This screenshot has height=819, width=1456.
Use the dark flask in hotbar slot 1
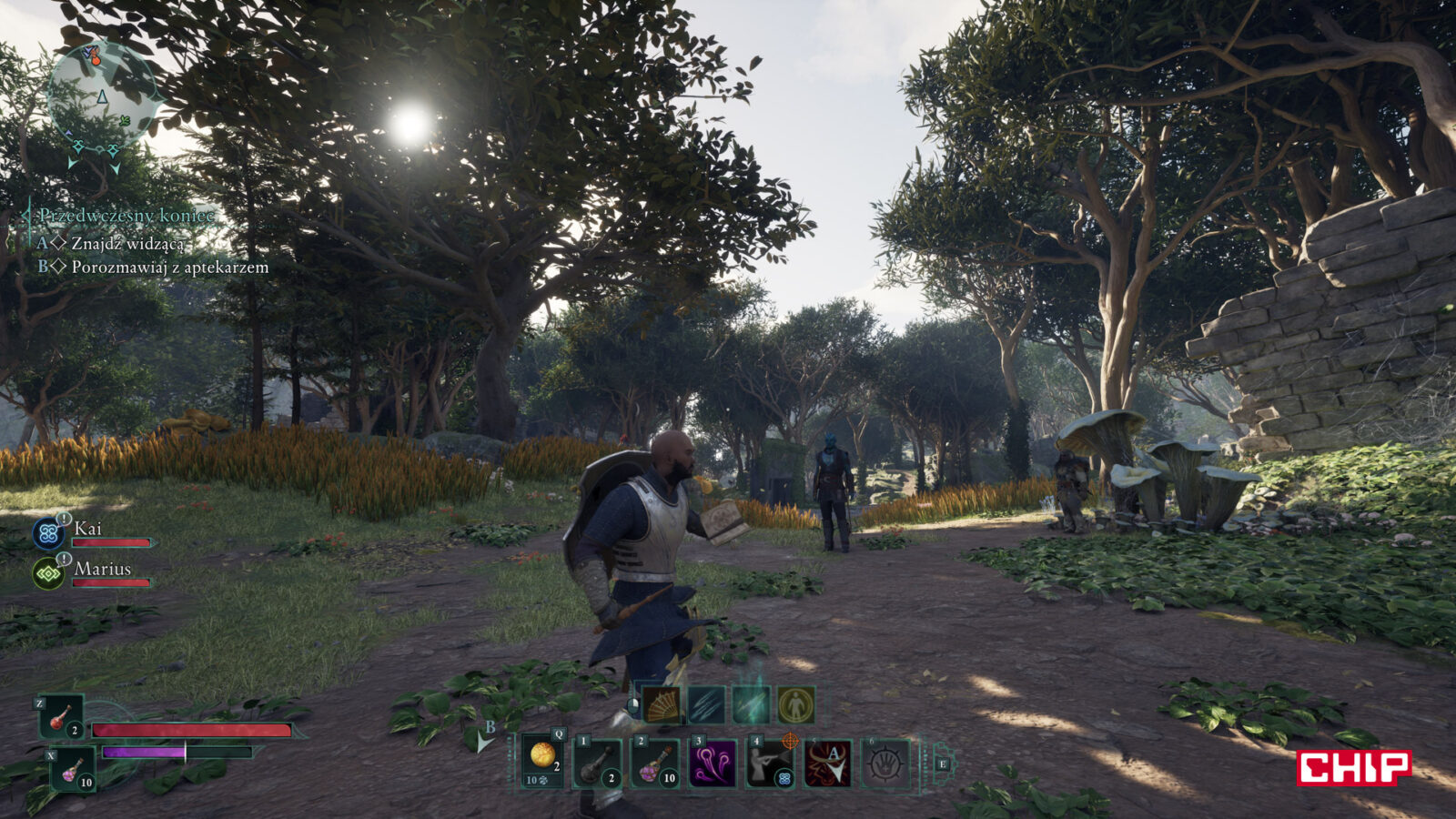point(599,763)
